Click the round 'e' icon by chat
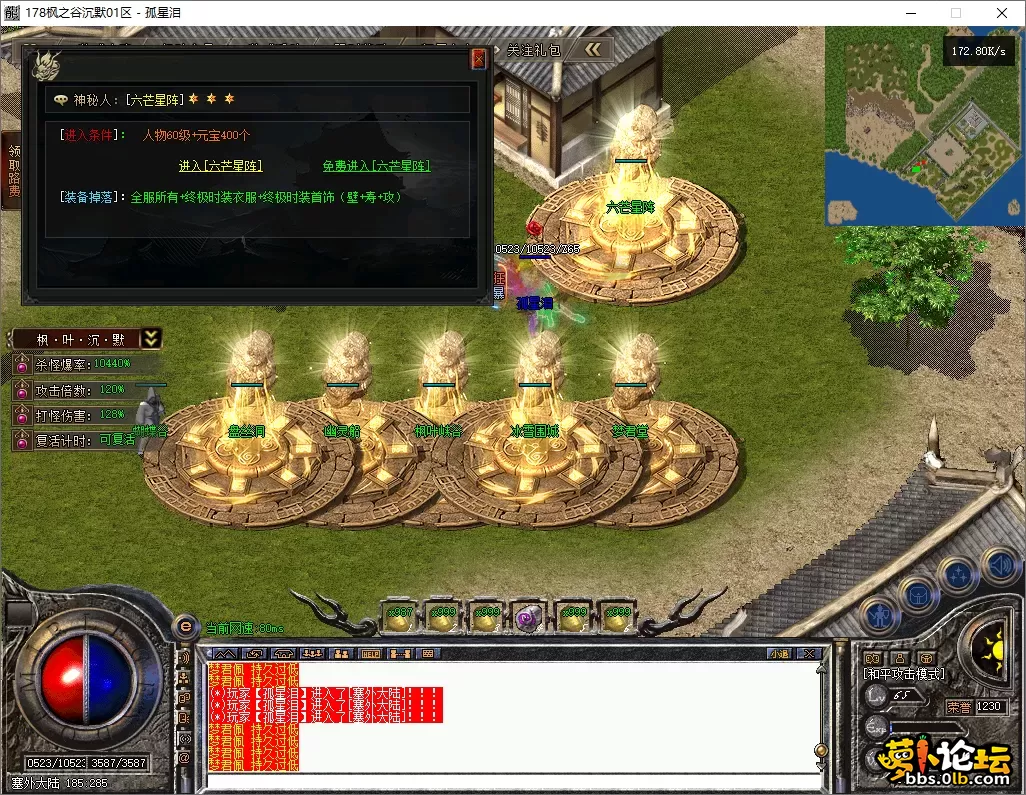The image size is (1026, 795). [x=185, y=626]
